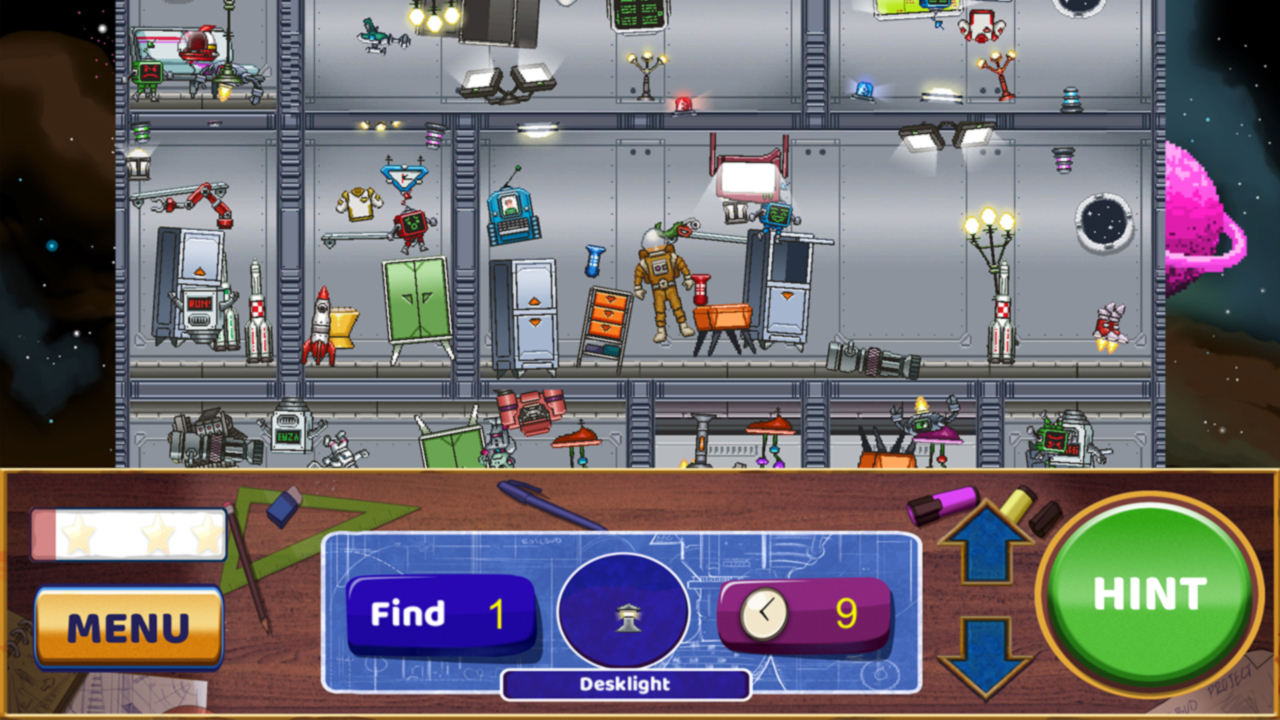Click the Desklight name label
The image size is (1280, 720).
pyautogui.click(x=625, y=685)
